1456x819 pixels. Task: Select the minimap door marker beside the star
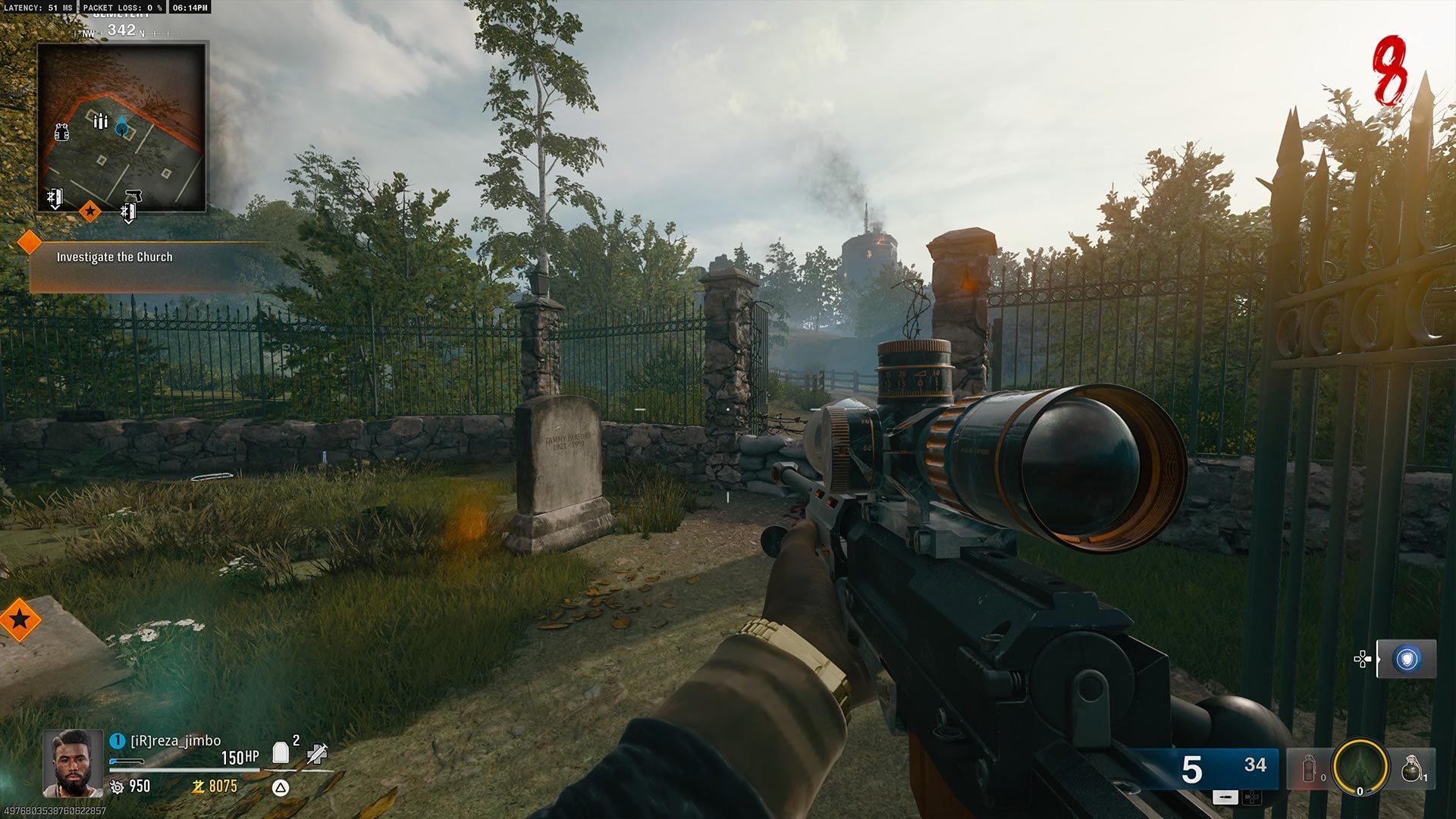tap(55, 199)
